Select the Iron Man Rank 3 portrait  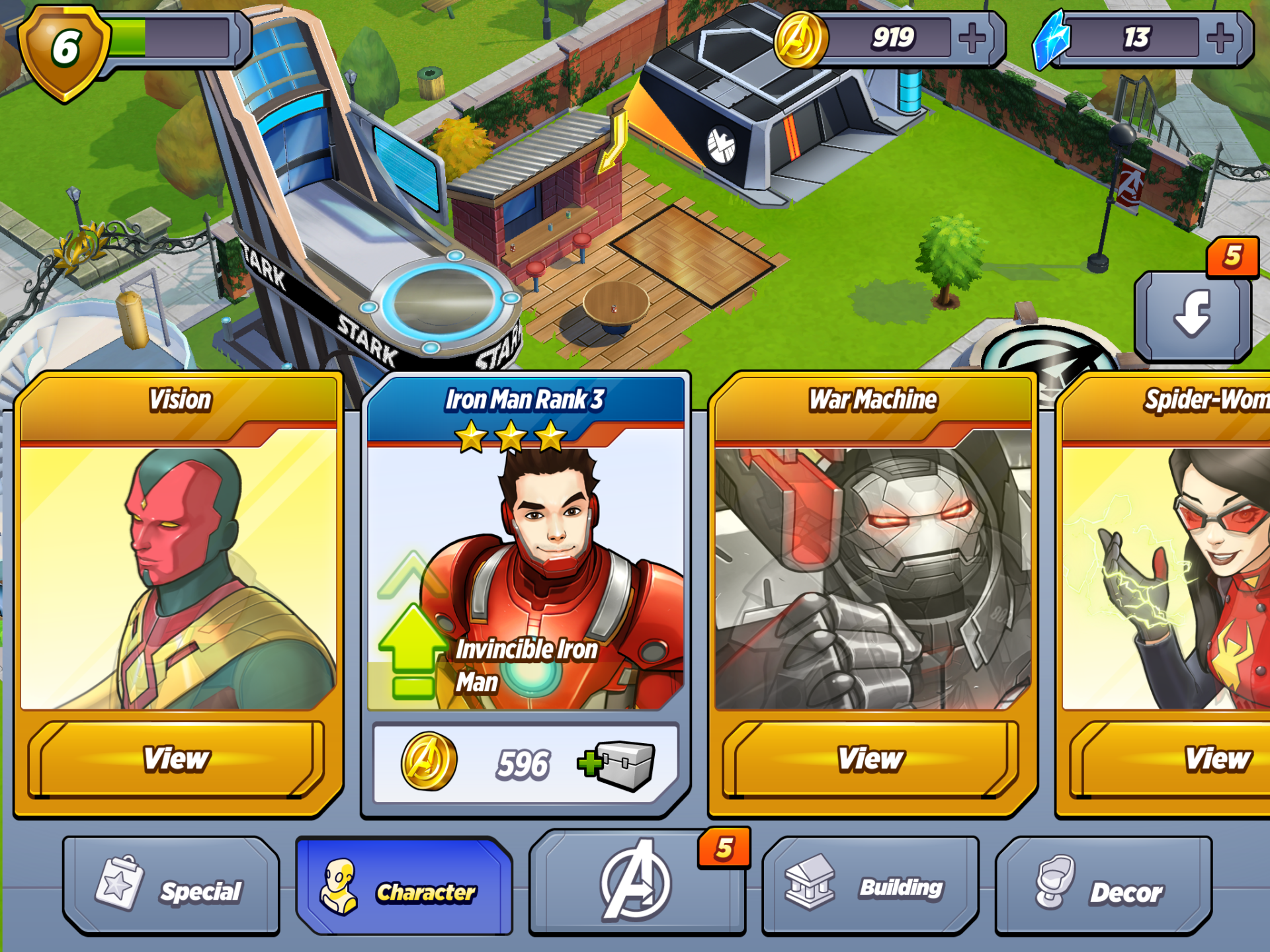pos(526,575)
